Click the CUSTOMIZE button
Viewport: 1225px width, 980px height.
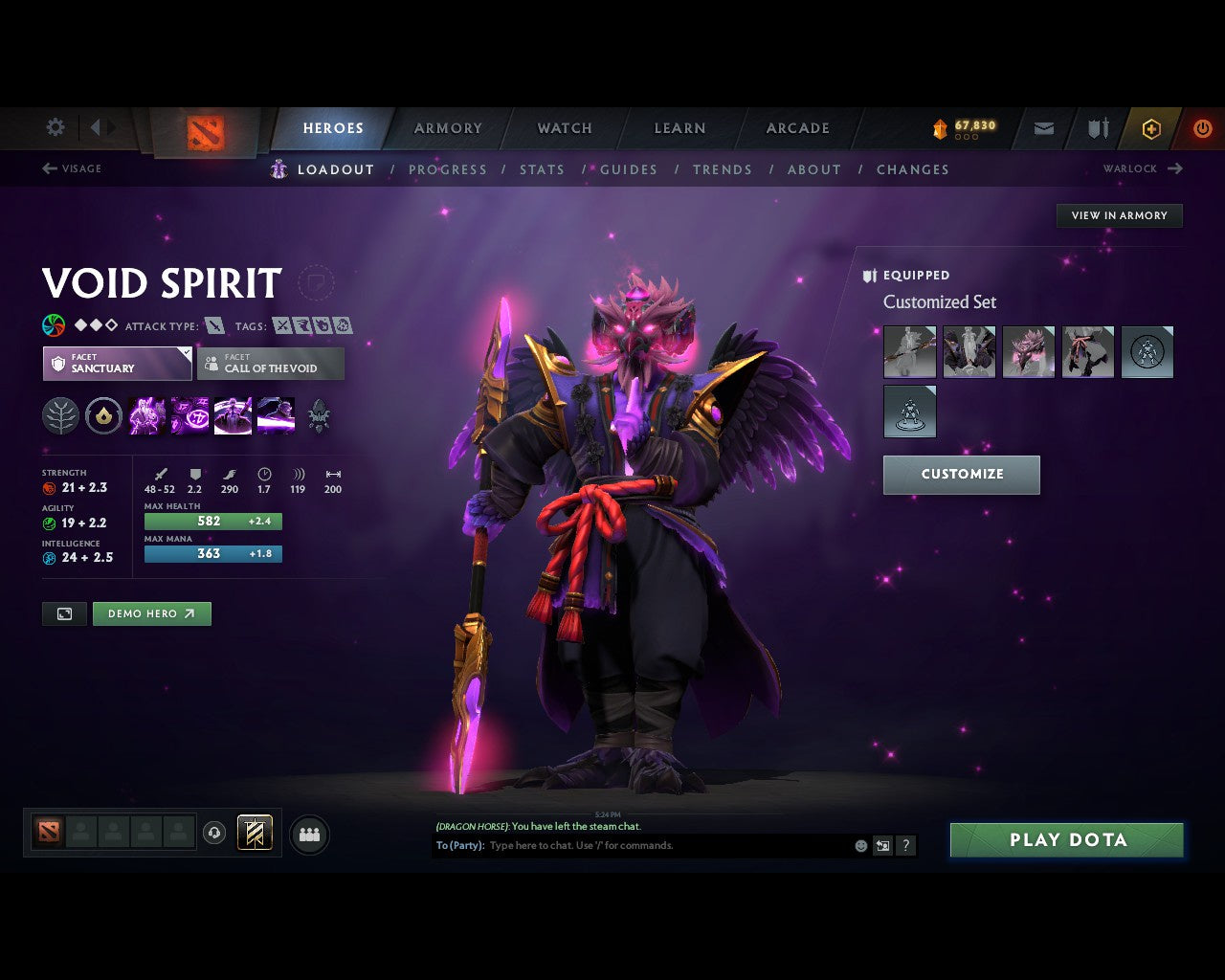coord(961,475)
